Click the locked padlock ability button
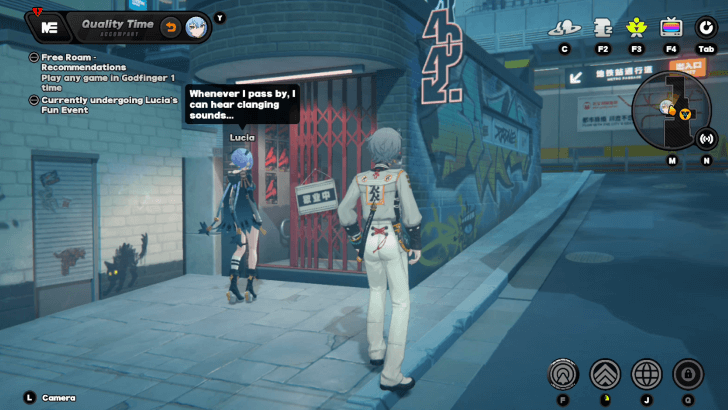 point(688,374)
